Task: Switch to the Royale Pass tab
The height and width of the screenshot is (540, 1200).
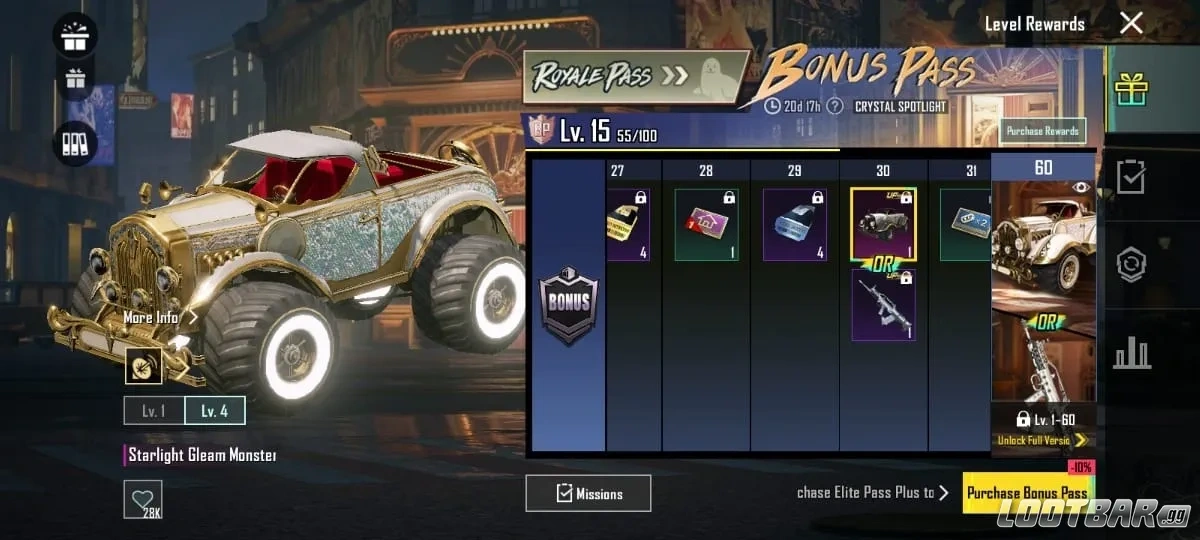Action: [636, 77]
